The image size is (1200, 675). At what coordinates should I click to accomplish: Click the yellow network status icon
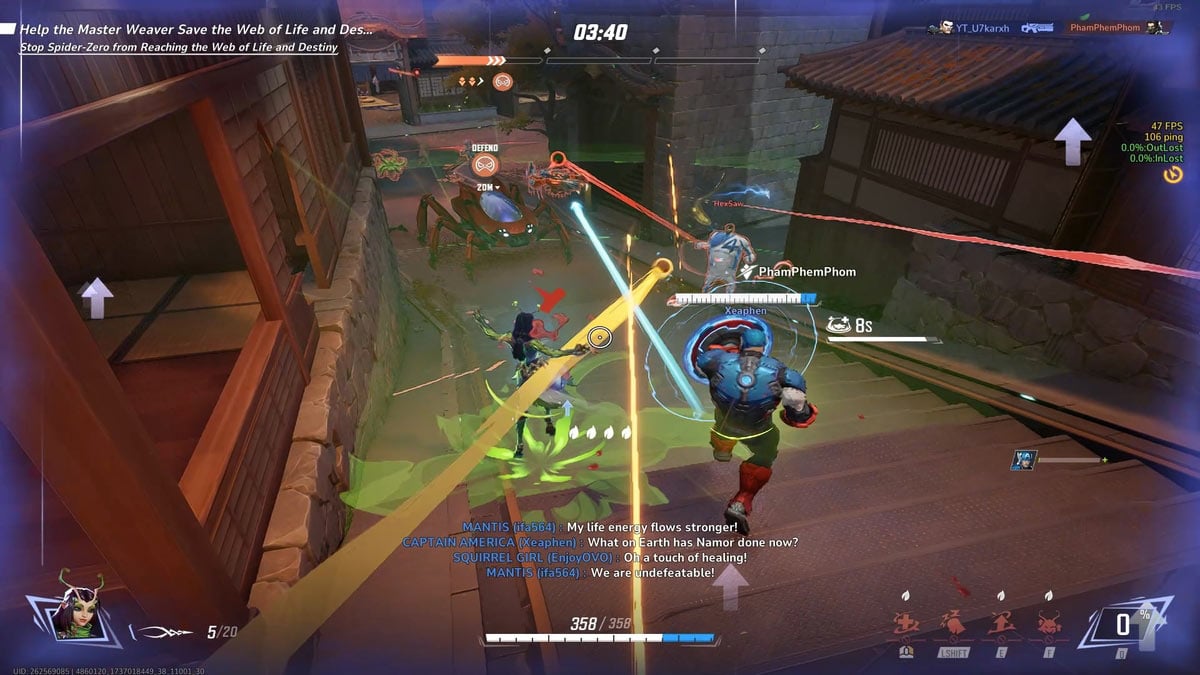tap(1173, 174)
